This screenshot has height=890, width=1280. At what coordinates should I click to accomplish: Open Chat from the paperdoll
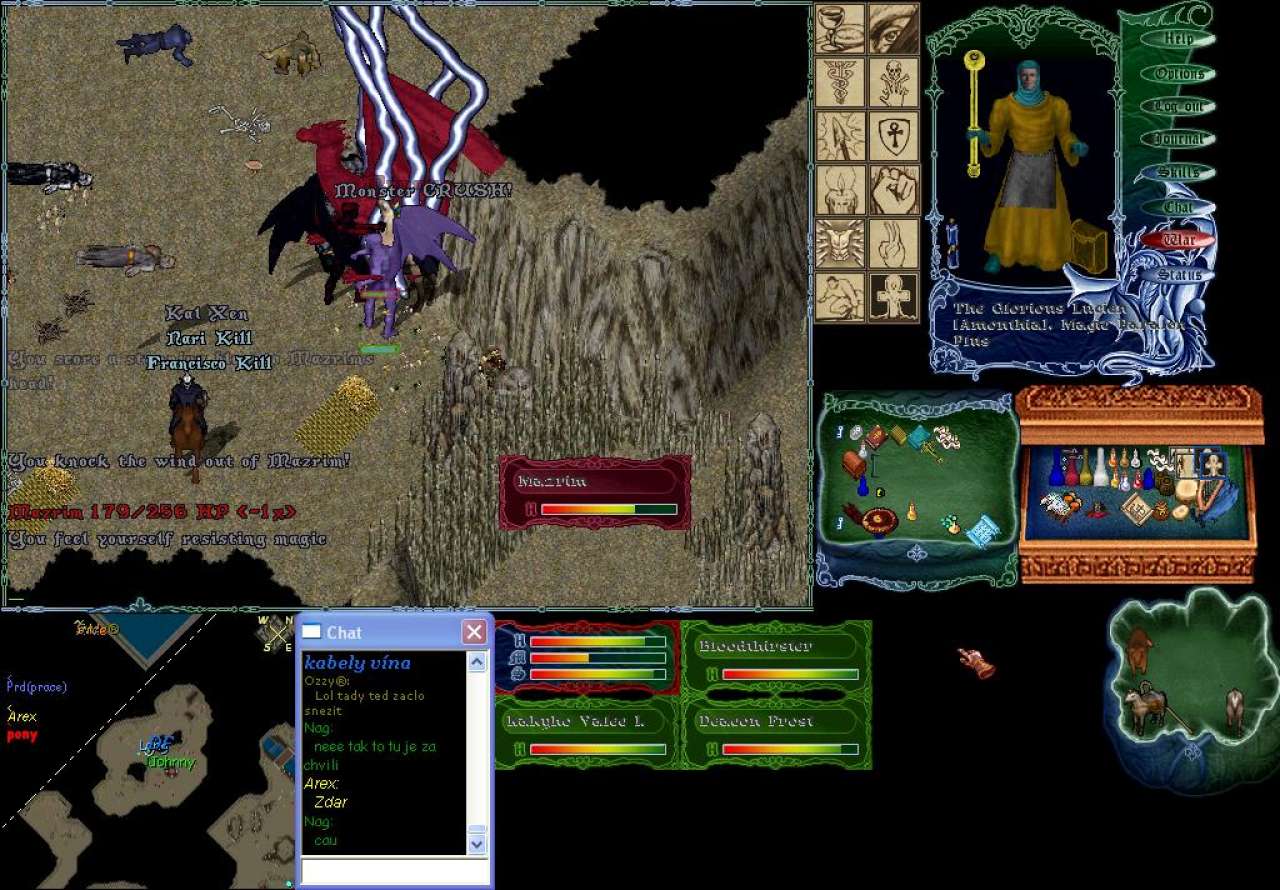pos(1180,207)
